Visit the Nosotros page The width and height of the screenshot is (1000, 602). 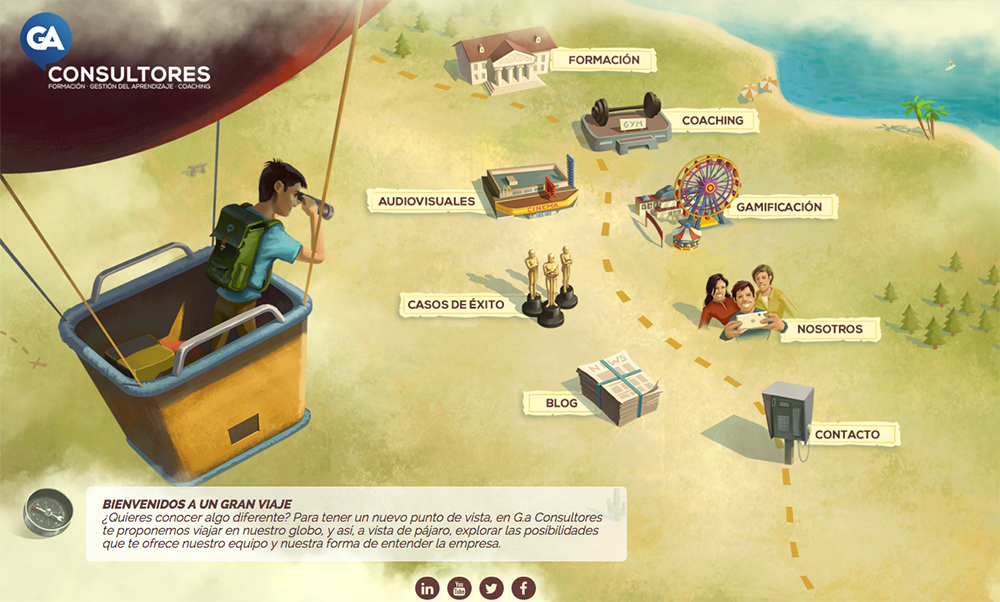pyautogui.click(x=823, y=329)
